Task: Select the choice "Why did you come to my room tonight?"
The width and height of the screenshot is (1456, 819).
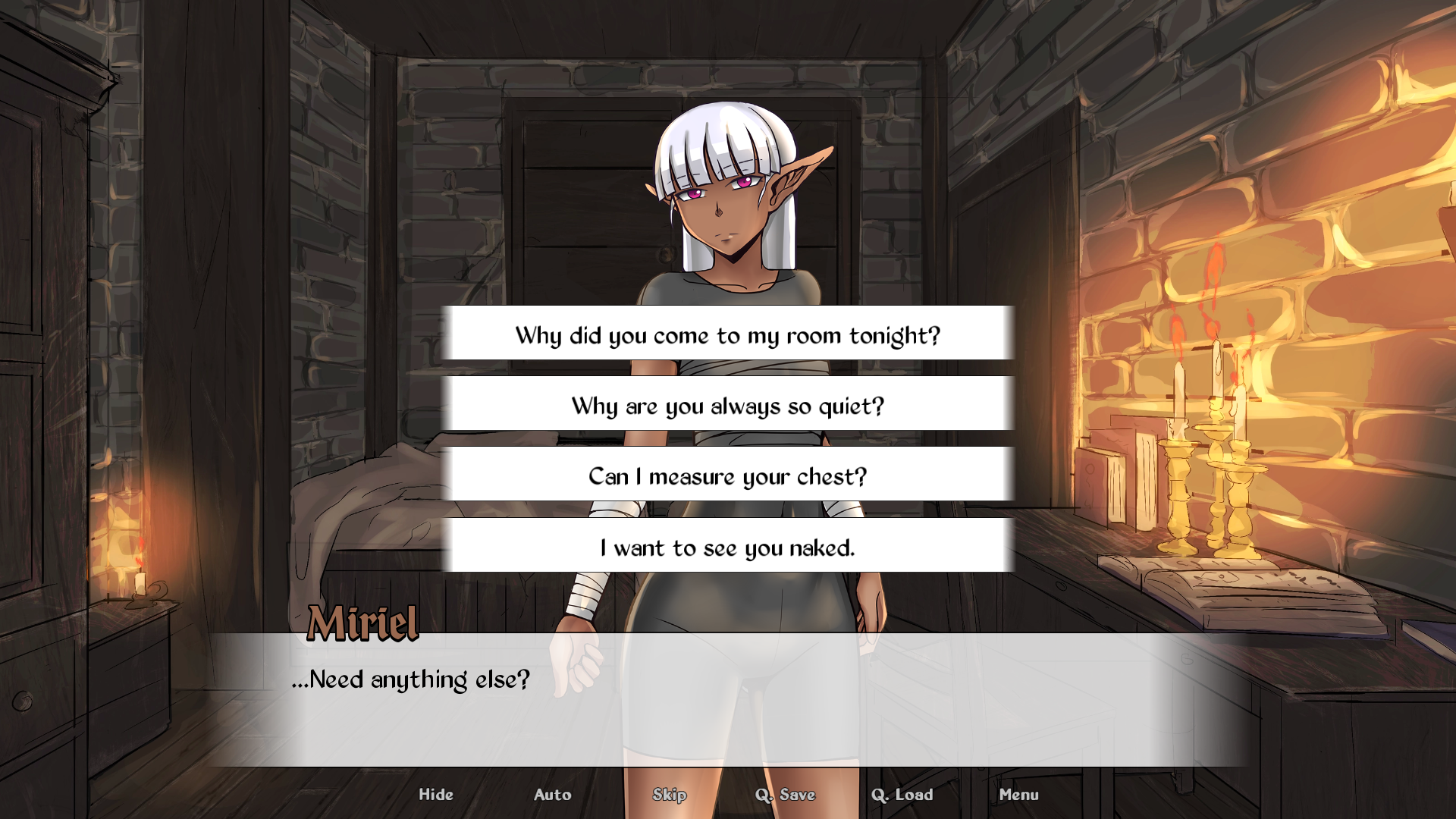Action: 726,334
